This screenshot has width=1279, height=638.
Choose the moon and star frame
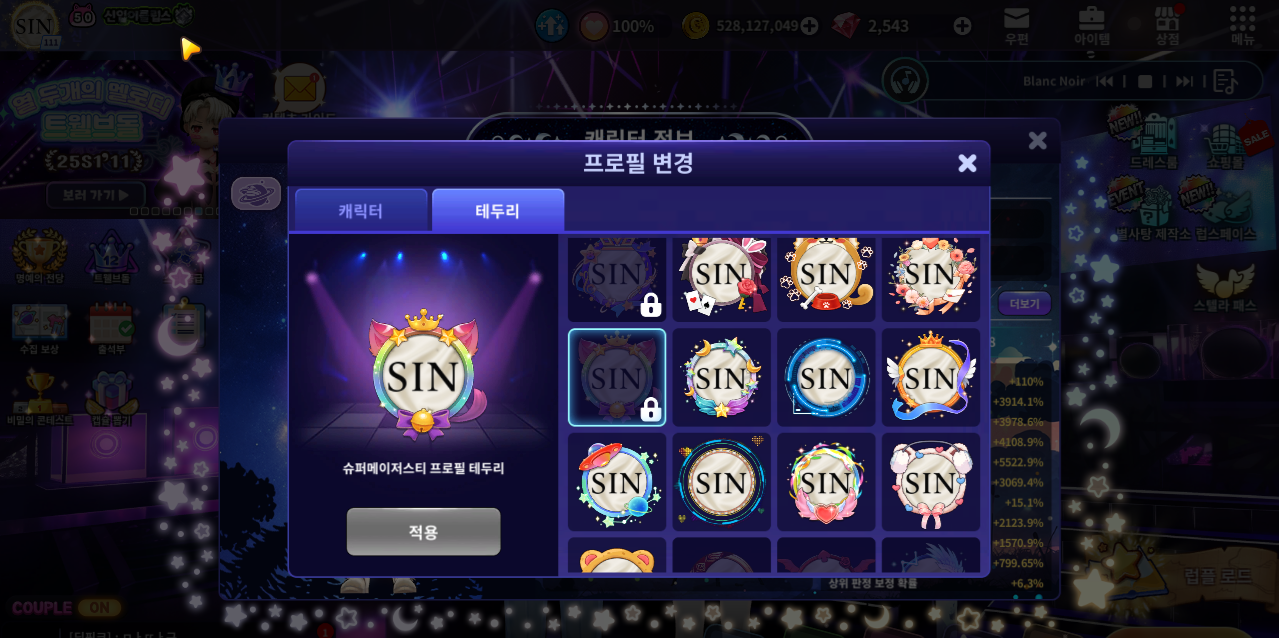pyautogui.click(x=721, y=378)
